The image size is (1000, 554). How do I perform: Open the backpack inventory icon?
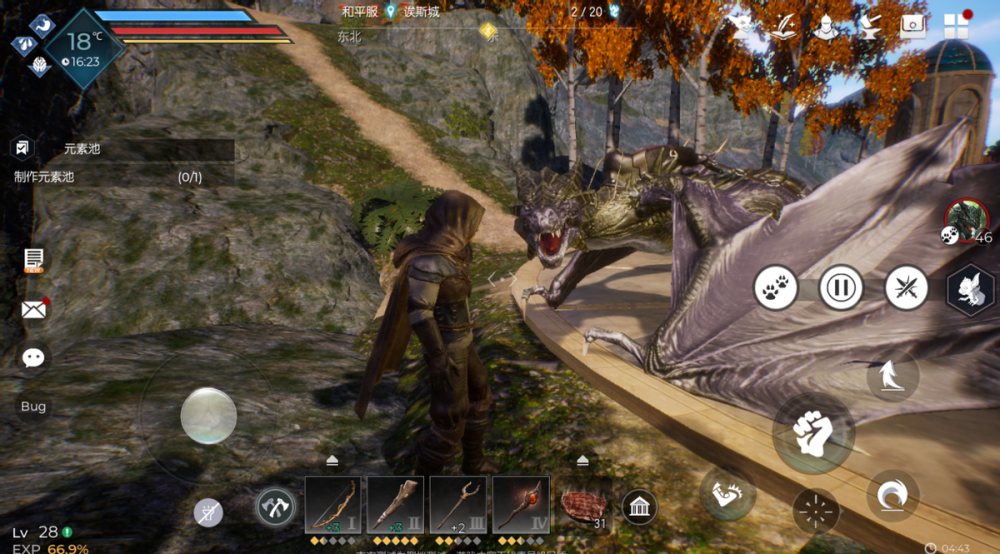click(912, 26)
